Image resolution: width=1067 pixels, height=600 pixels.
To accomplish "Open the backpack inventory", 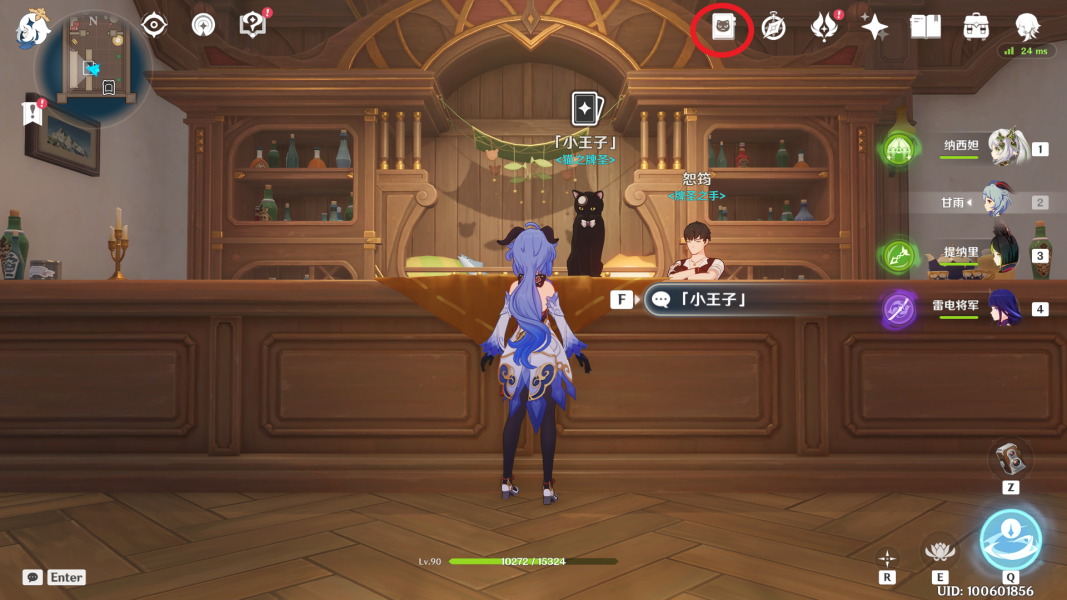I will tap(976, 27).
